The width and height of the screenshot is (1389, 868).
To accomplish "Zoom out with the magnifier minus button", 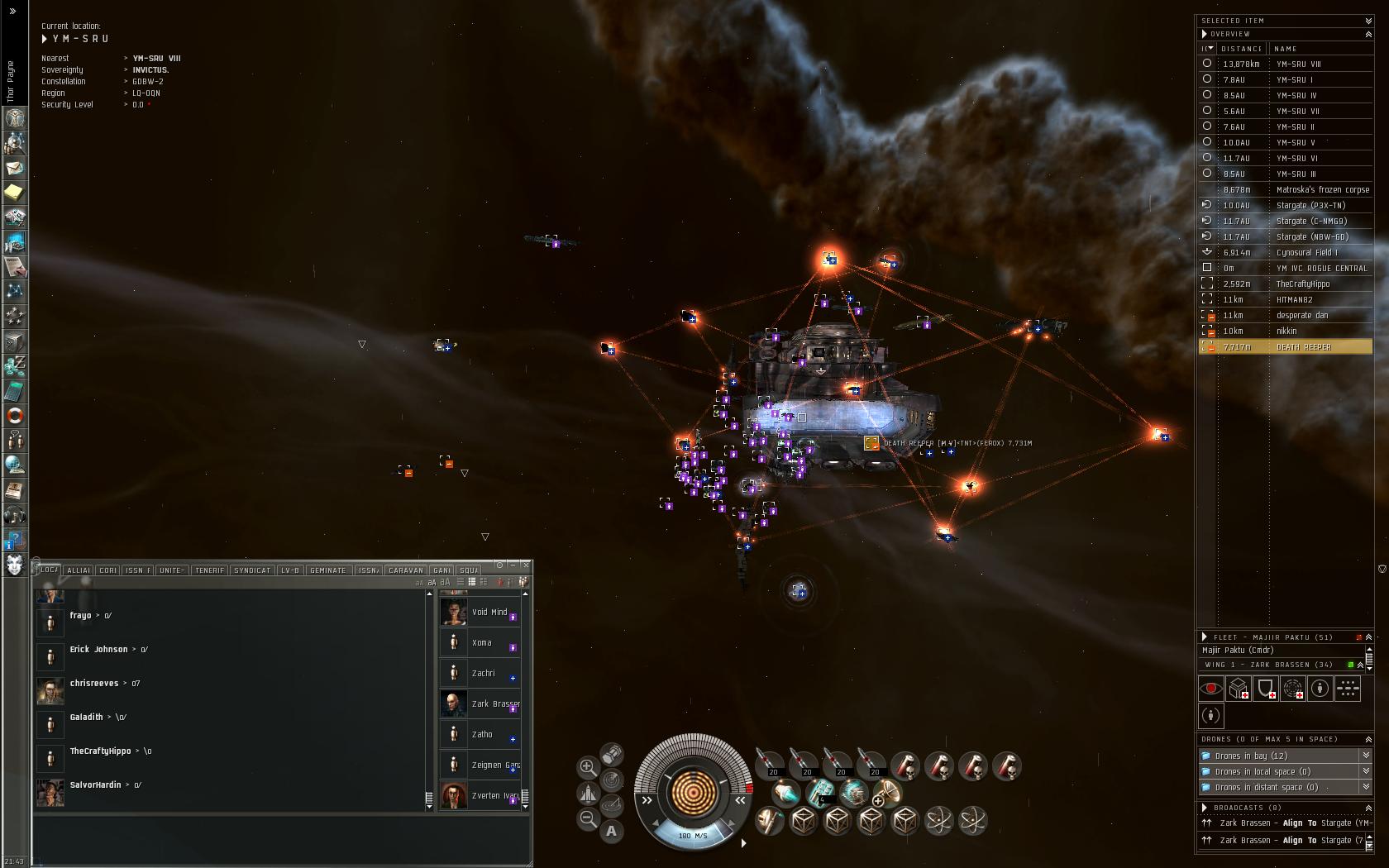I will coord(588,818).
